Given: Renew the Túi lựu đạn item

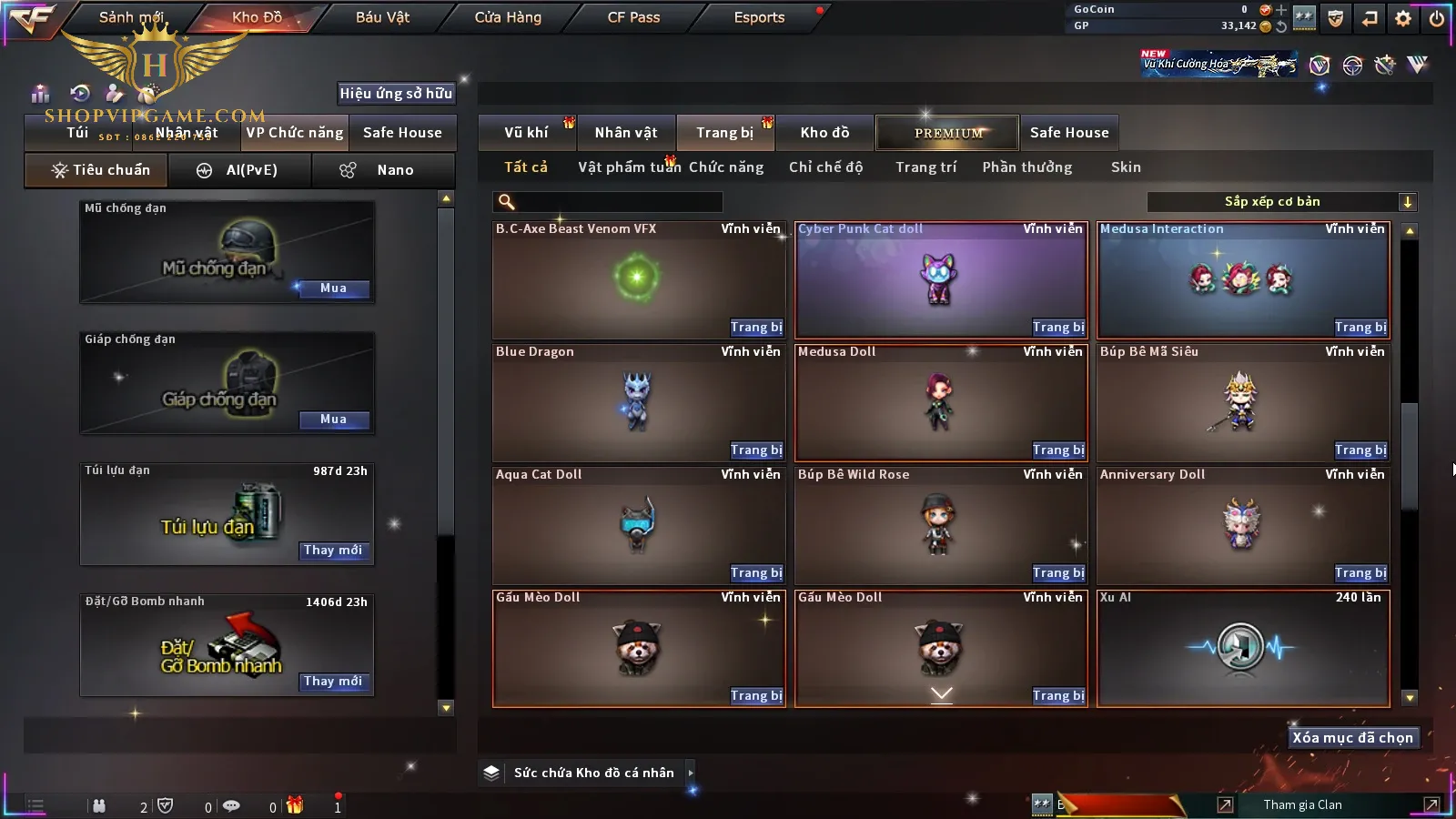Looking at the screenshot, I should [x=333, y=551].
